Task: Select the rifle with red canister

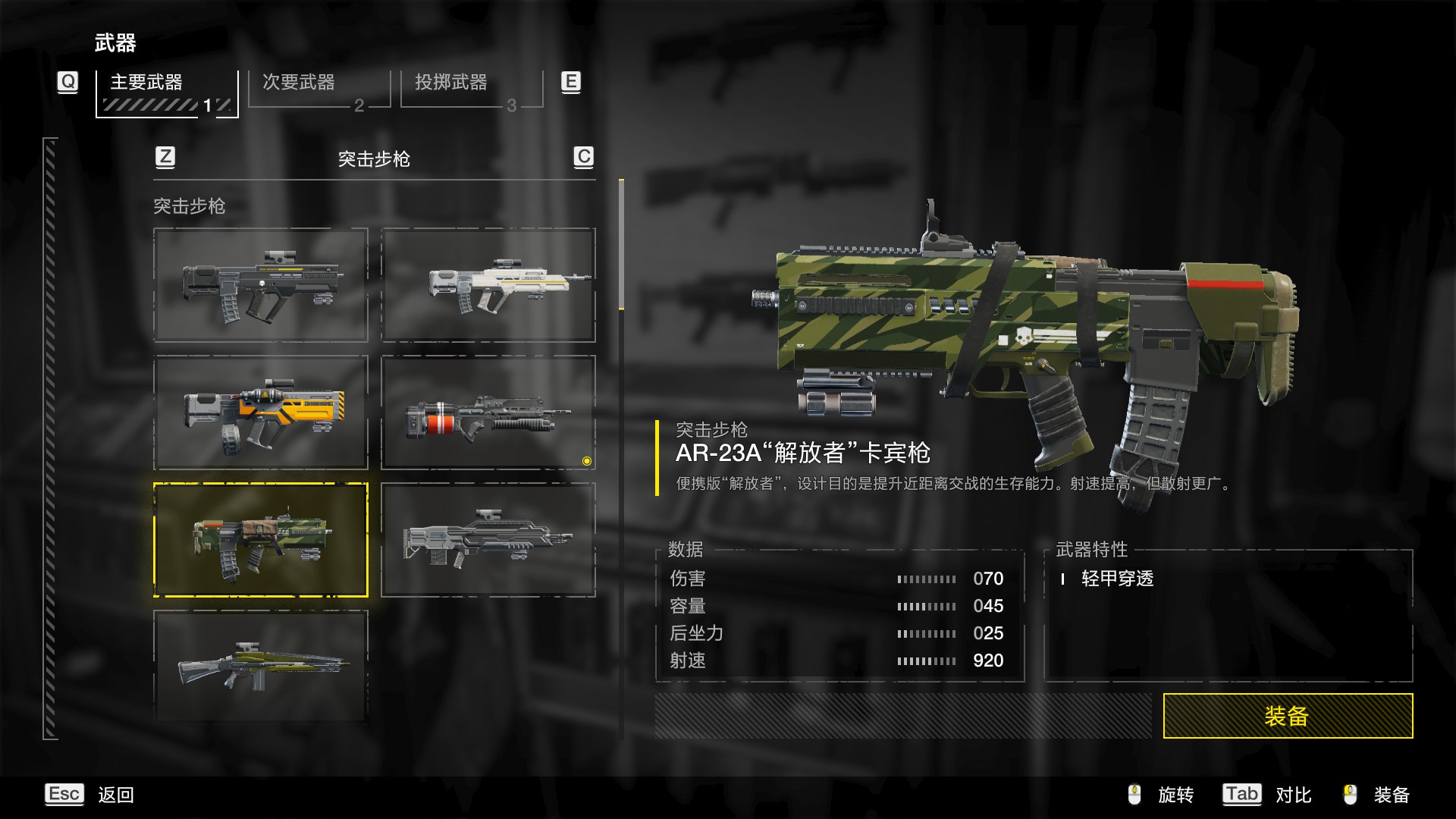Action: point(488,413)
